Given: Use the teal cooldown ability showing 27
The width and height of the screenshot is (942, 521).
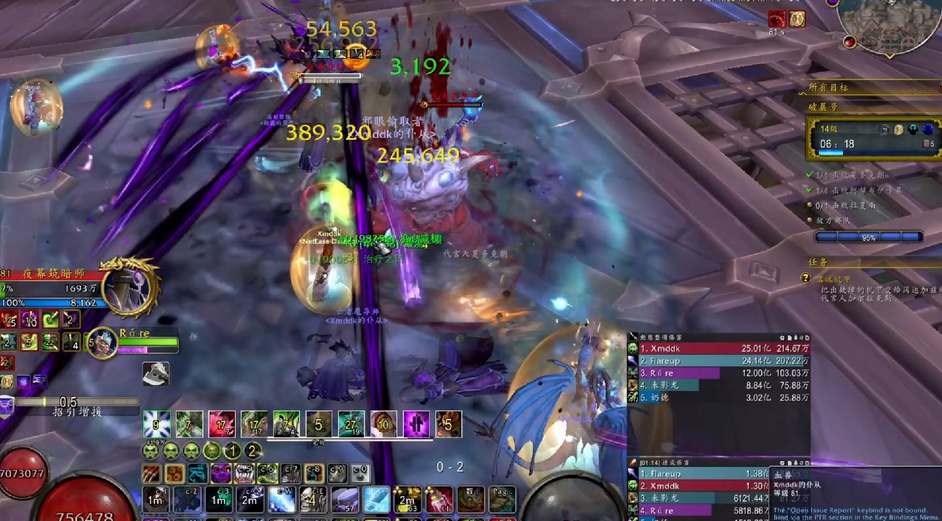Looking at the screenshot, I should pos(351,424).
